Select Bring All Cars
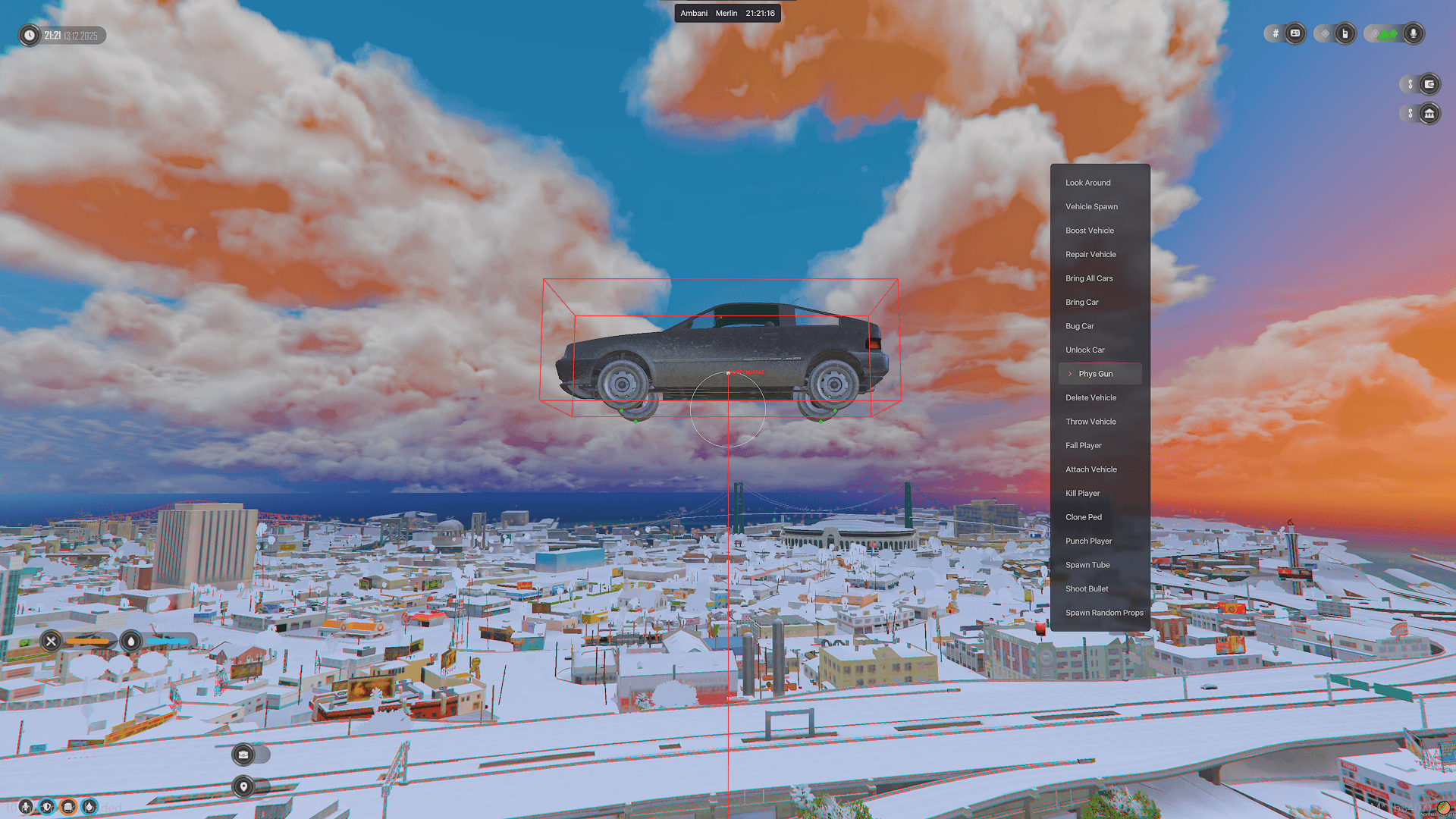 pos(1089,278)
